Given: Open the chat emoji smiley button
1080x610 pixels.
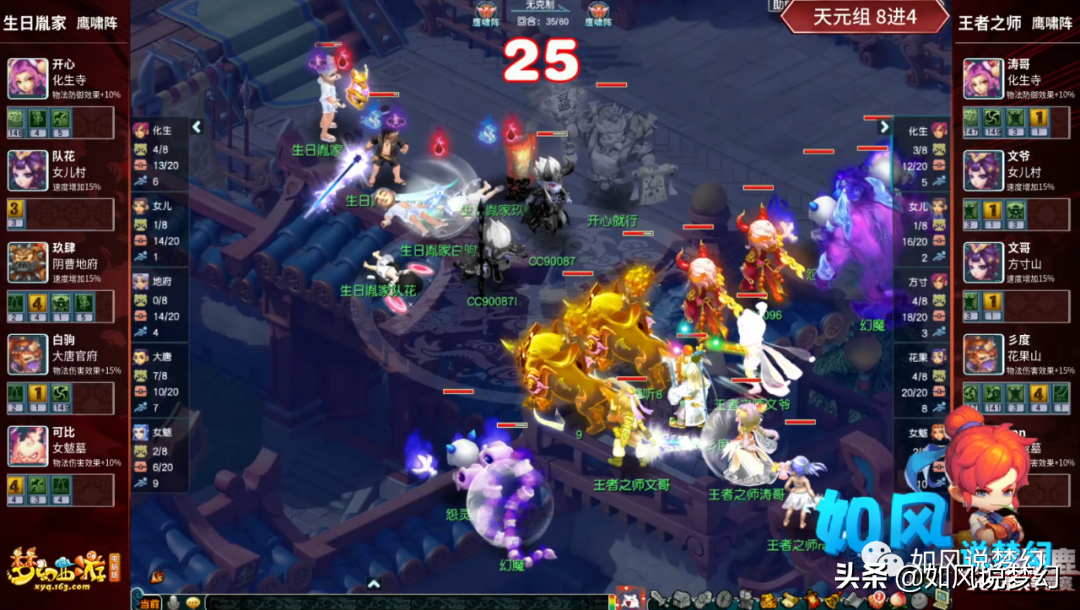Looking at the screenshot, I should (x=193, y=602).
